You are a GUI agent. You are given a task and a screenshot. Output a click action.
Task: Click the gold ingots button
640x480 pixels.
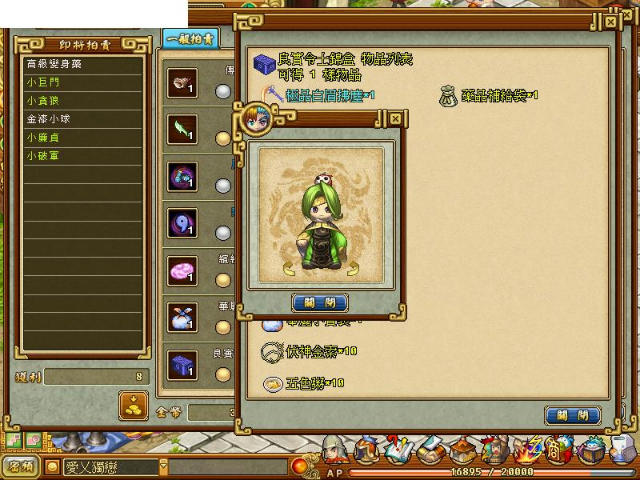(x=133, y=404)
